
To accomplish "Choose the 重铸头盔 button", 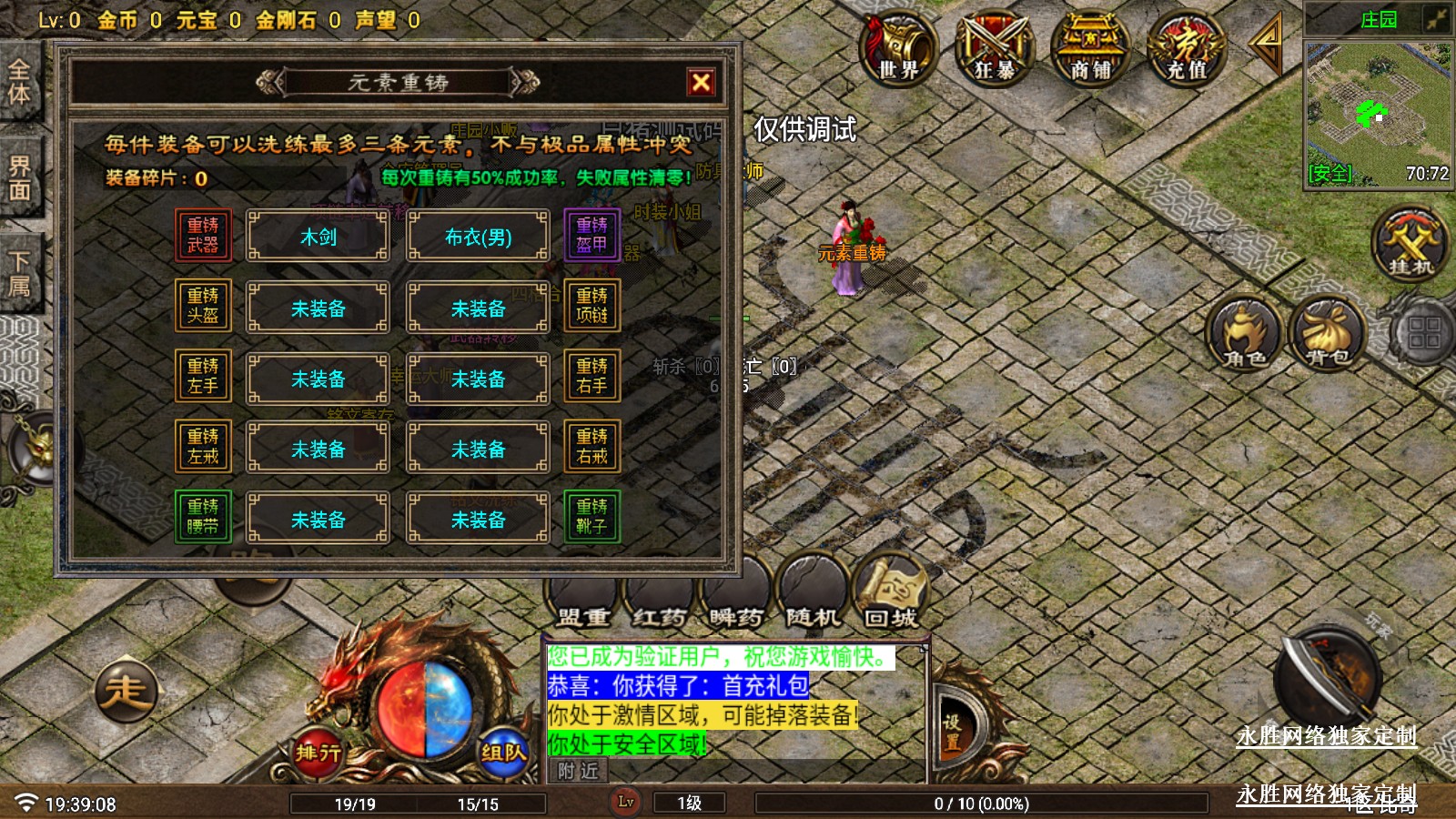I will tap(203, 305).
